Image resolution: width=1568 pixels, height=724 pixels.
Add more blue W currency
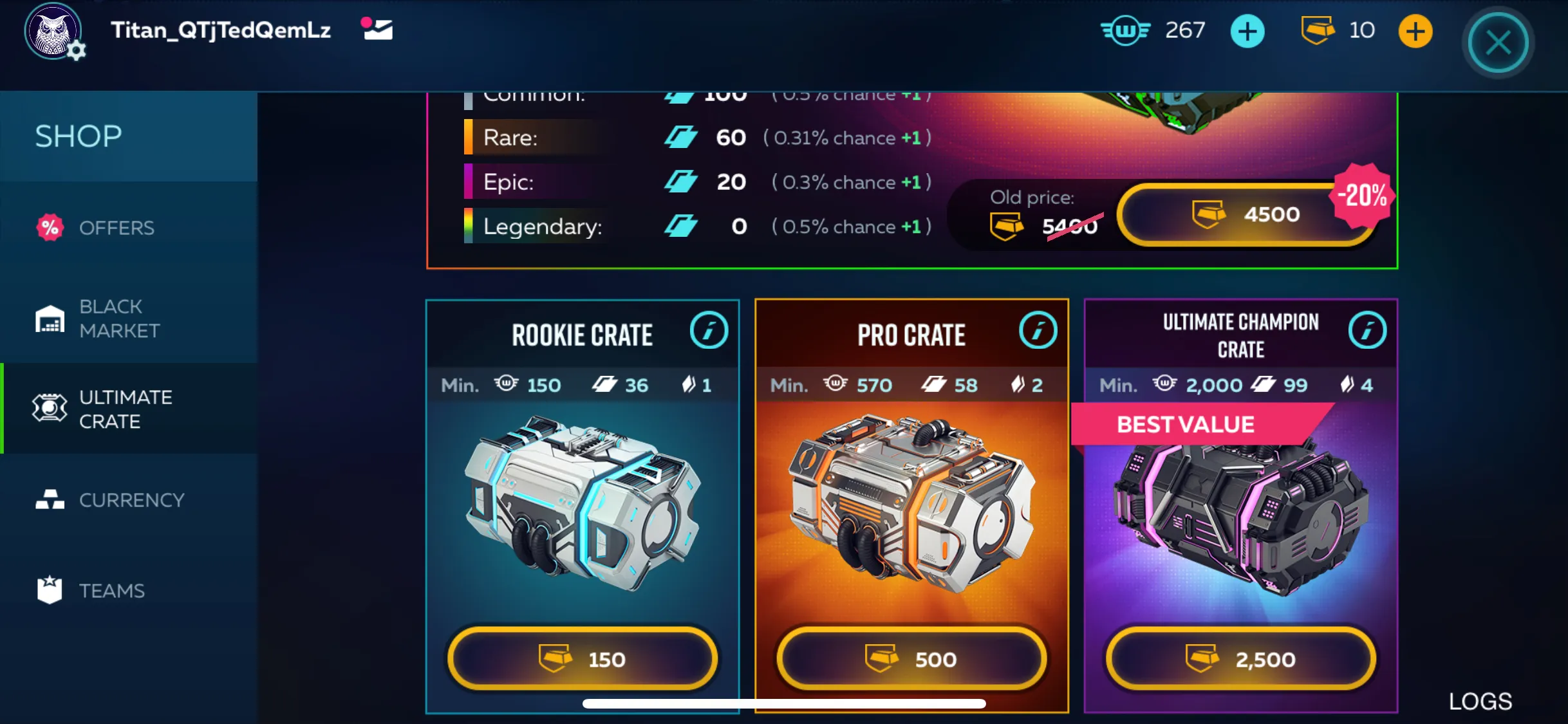pyautogui.click(x=1247, y=32)
